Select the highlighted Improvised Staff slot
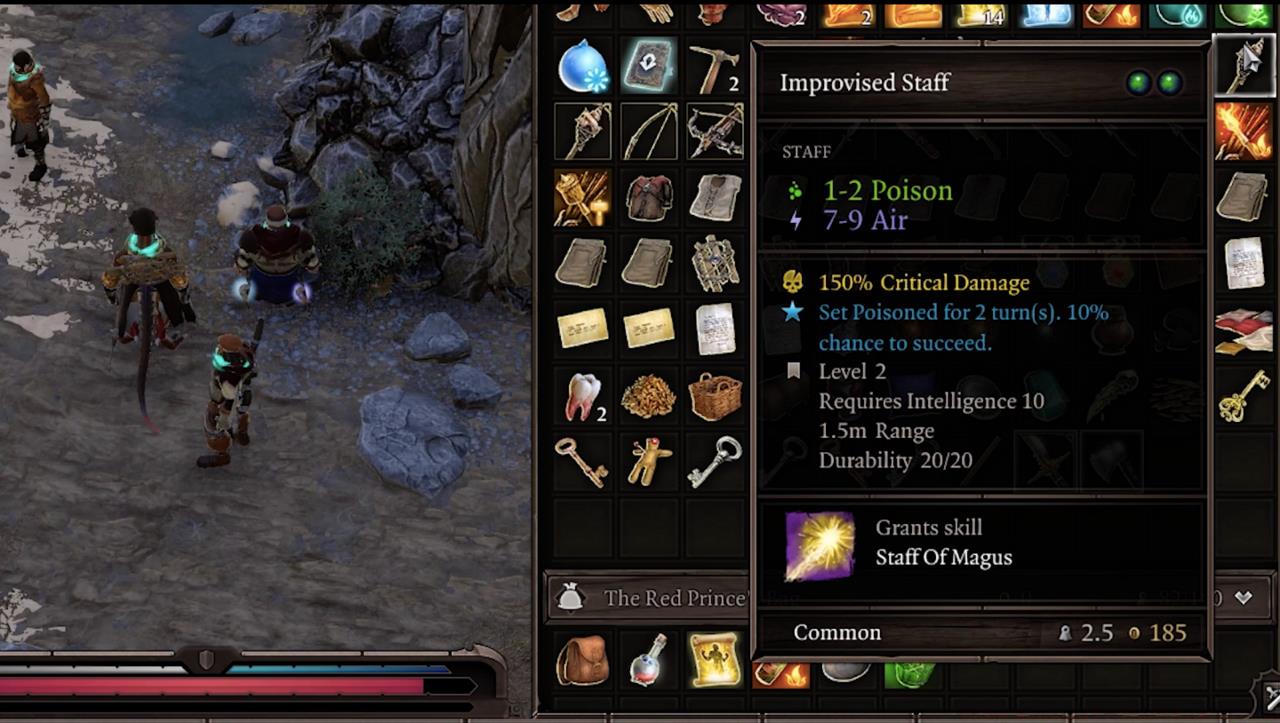1280x723 pixels. 1245,66
